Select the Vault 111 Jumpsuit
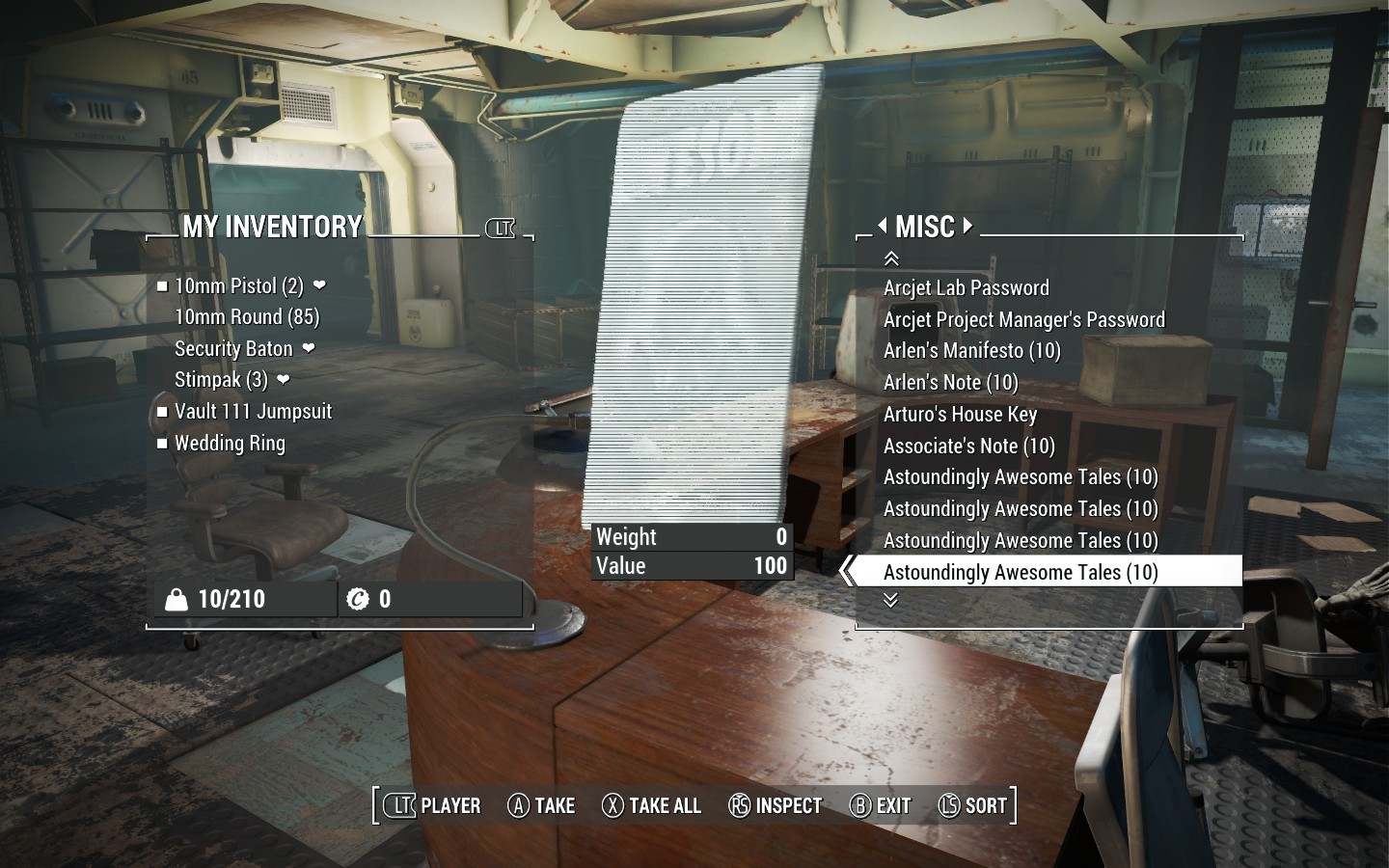The width and height of the screenshot is (1389, 868). pyautogui.click(x=253, y=412)
